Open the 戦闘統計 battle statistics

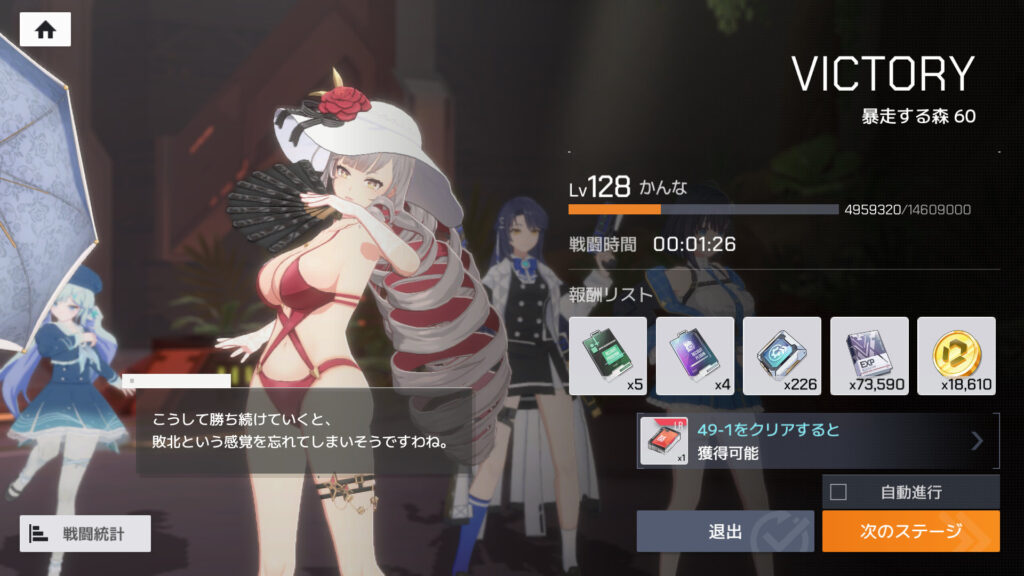pyautogui.click(x=85, y=533)
